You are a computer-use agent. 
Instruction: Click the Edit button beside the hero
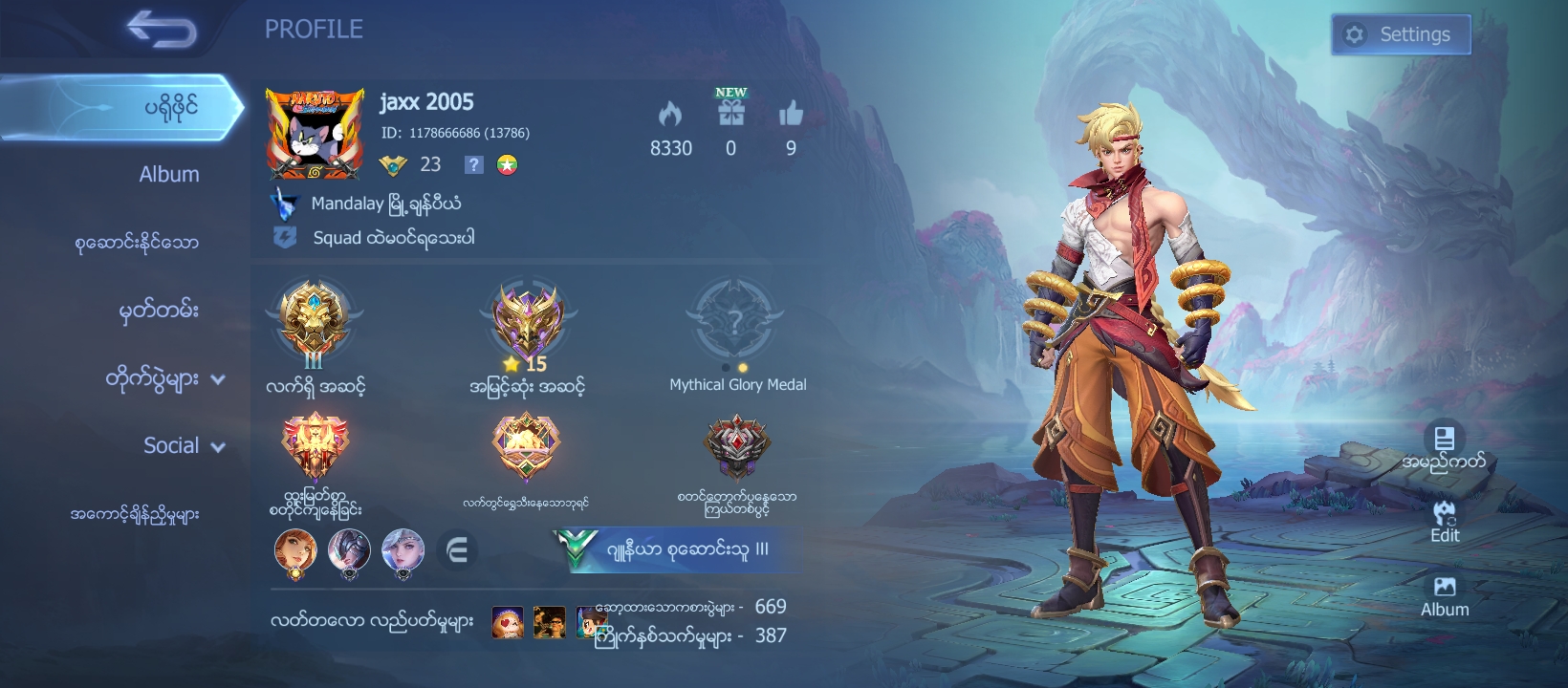pos(1445,521)
